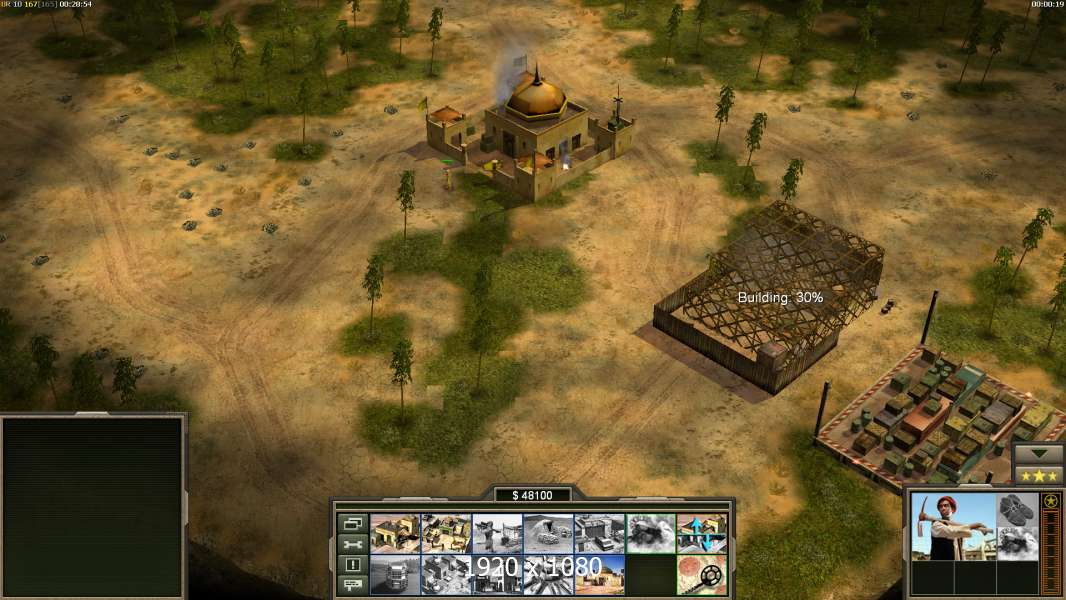The width and height of the screenshot is (1066, 600).
Task: Choose the Palace build icon
Action: pos(599,574)
